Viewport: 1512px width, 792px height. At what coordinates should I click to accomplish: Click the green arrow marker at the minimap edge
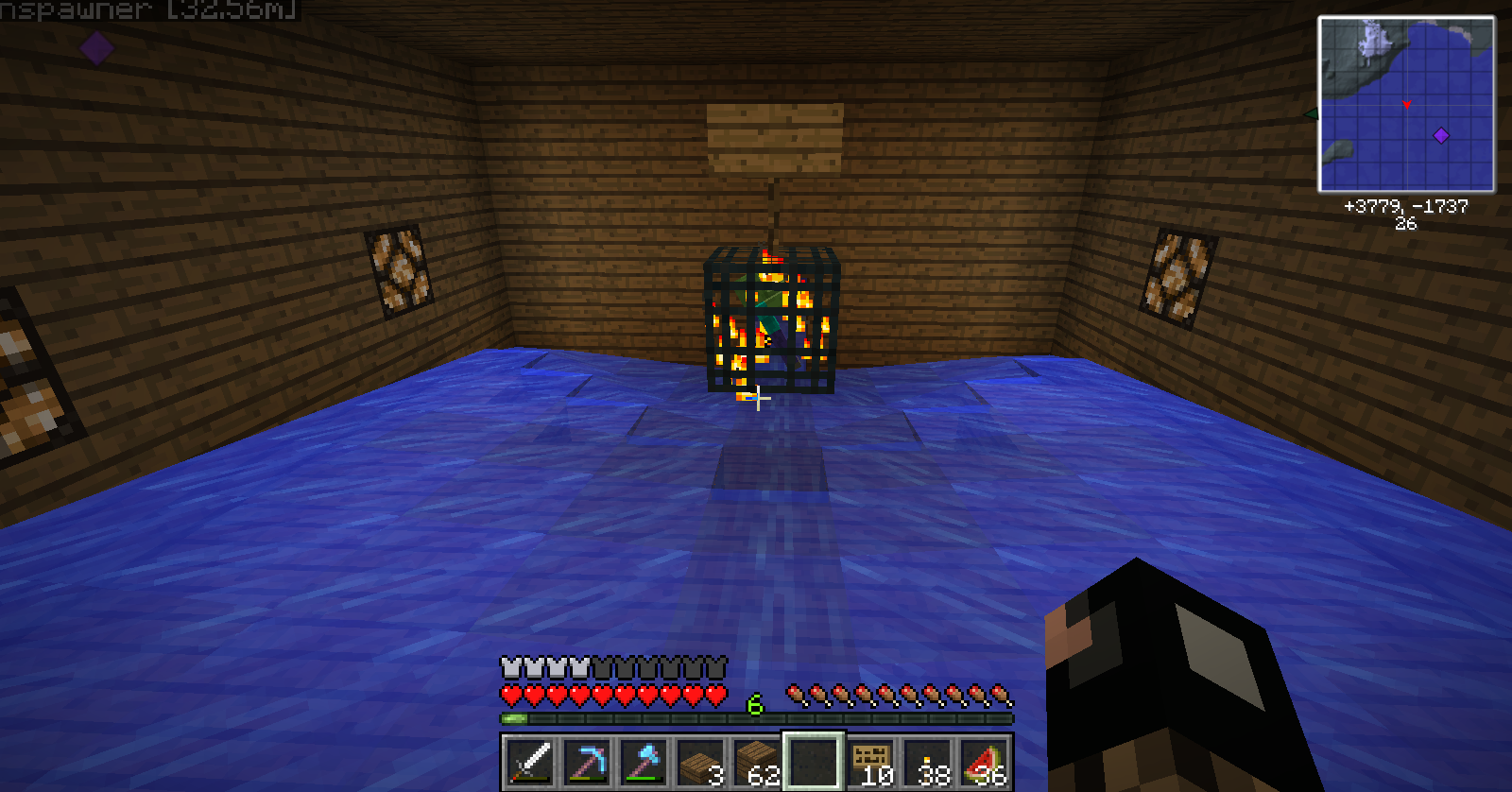coord(1311,114)
